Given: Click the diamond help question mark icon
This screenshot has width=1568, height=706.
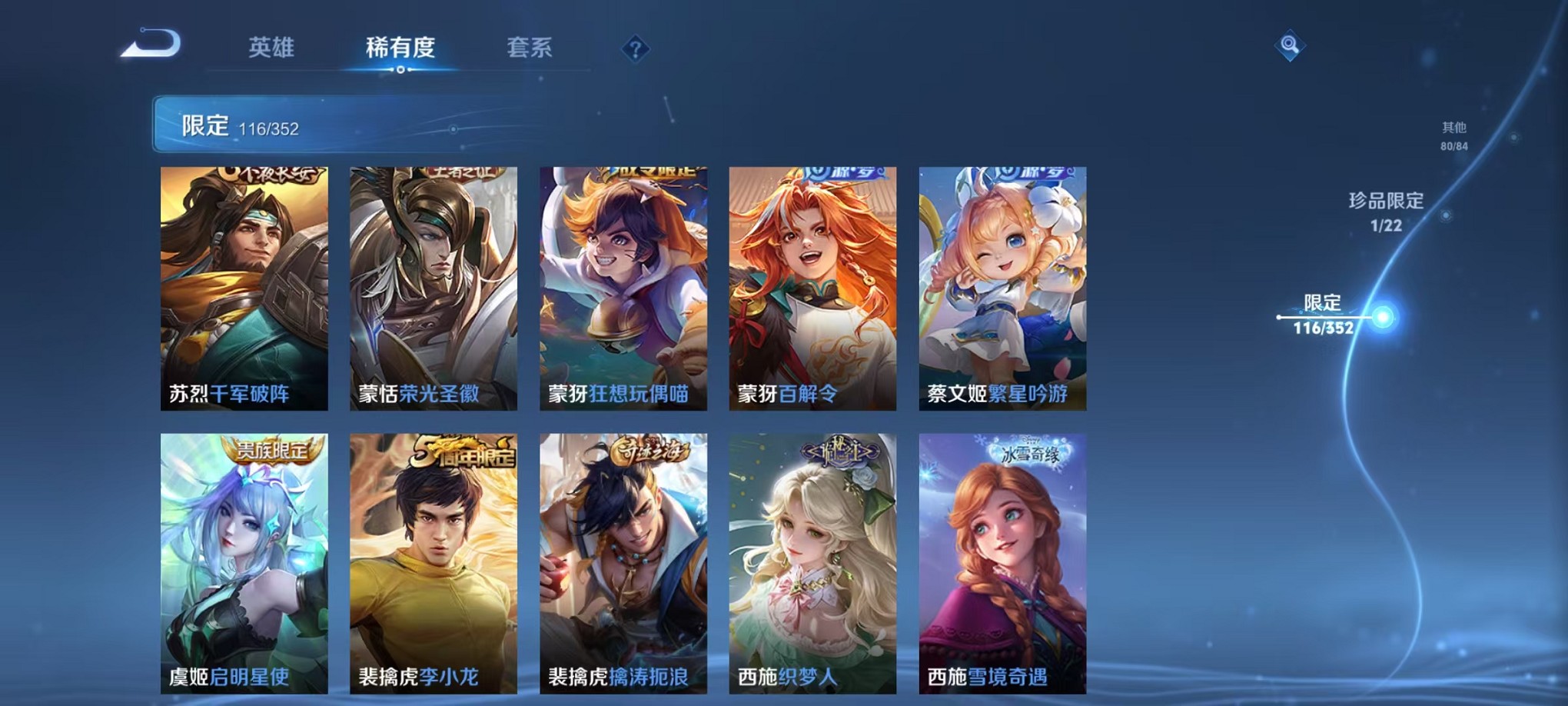Looking at the screenshot, I should (634, 49).
